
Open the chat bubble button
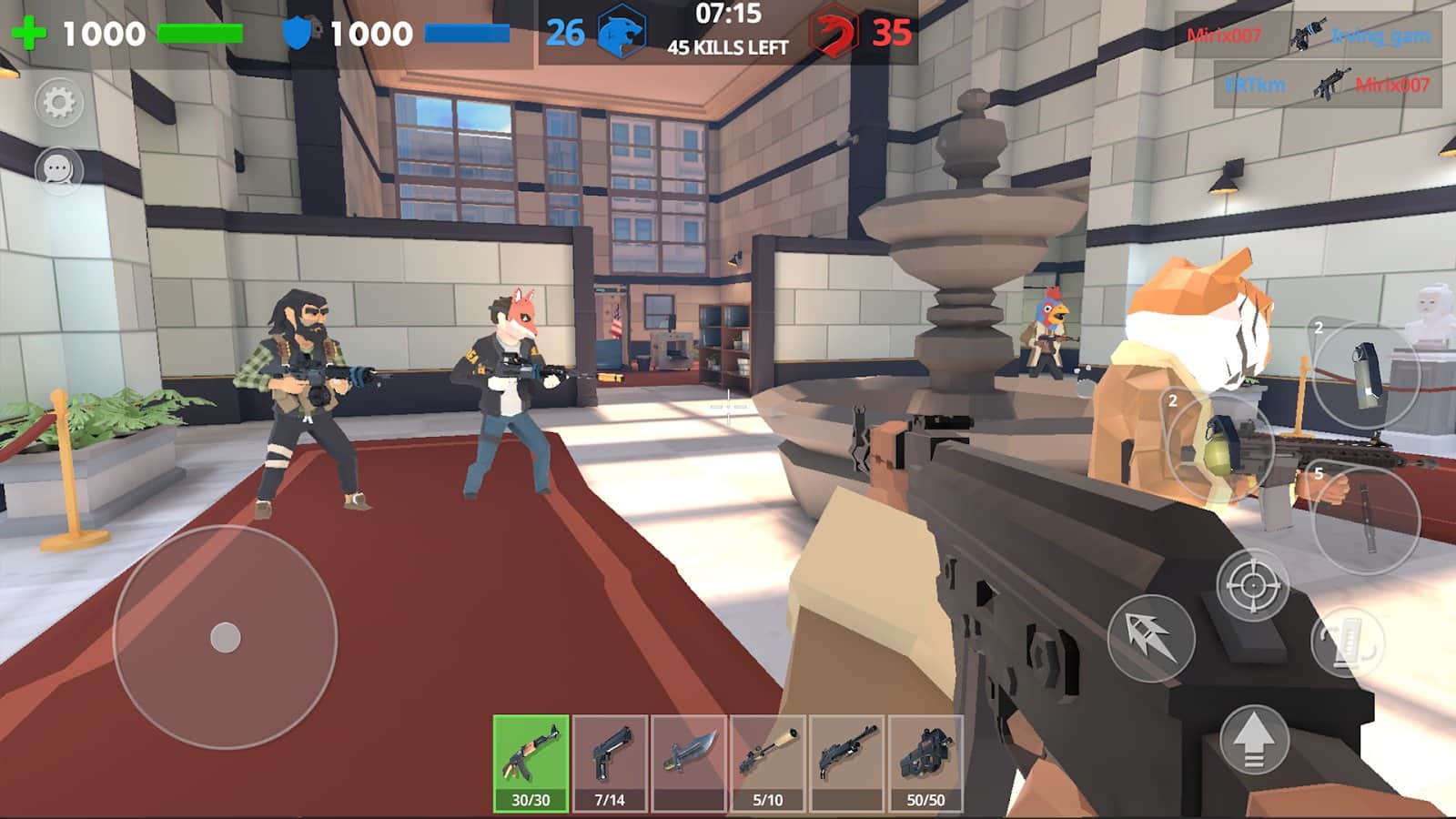tap(59, 170)
